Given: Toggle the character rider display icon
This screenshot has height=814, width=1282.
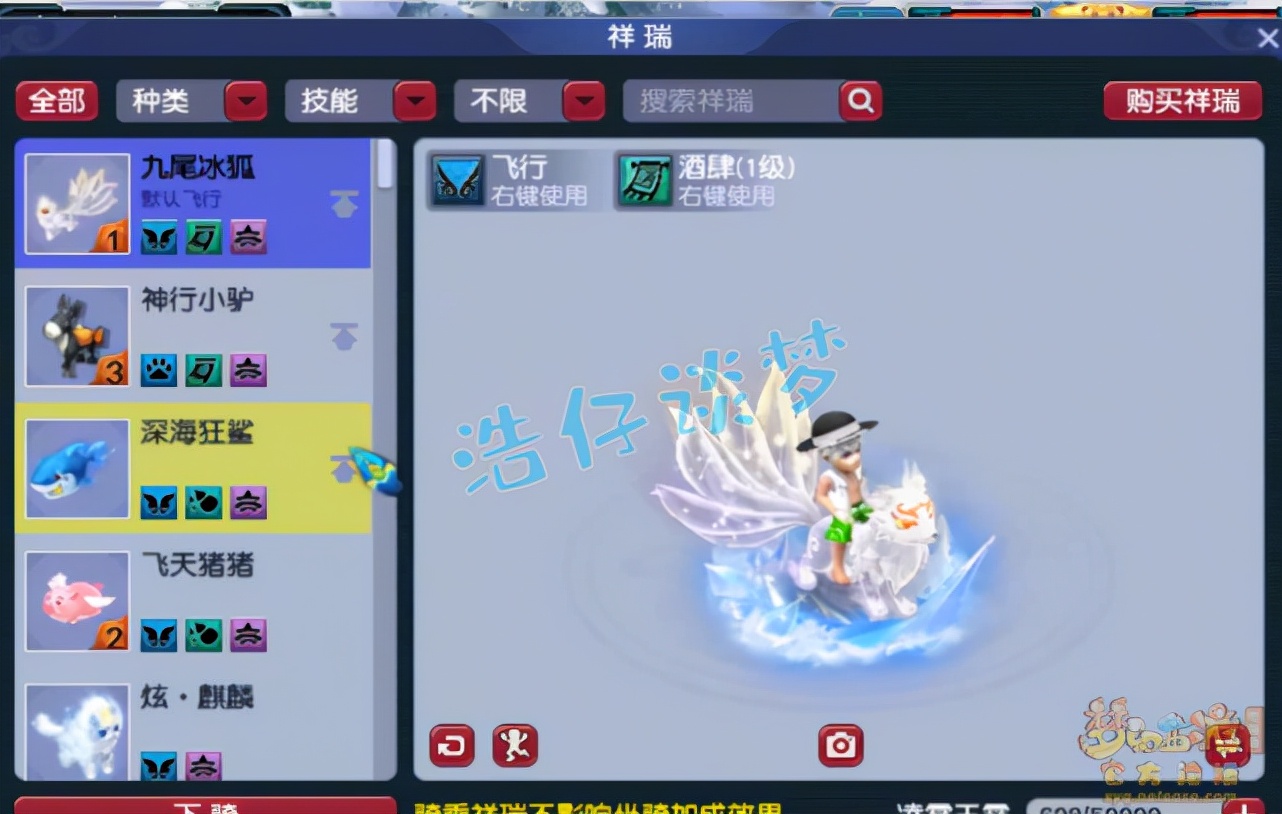Looking at the screenshot, I should click(x=516, y=745).
